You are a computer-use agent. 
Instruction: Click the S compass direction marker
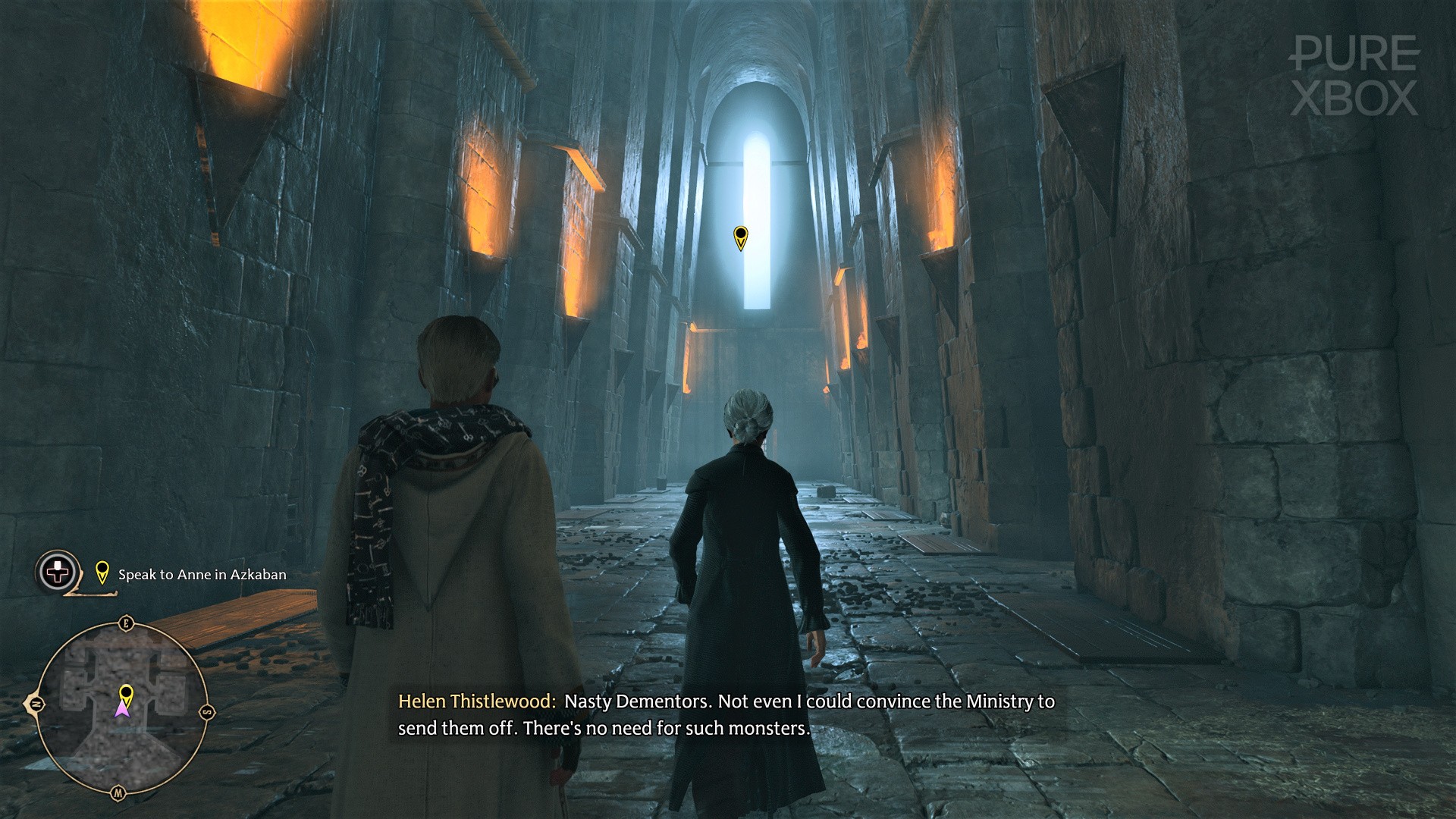[207, 711]
